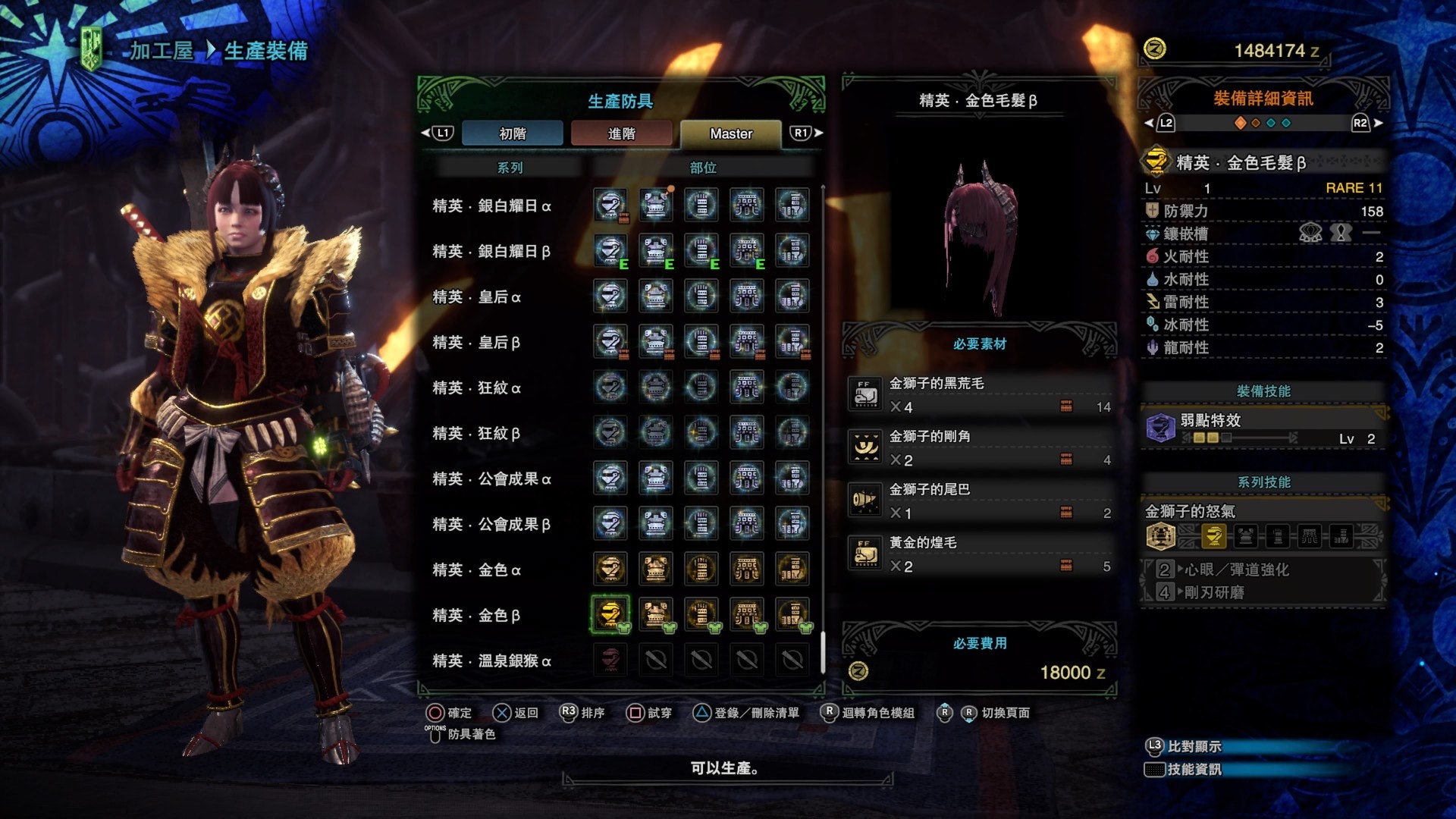Switch to the 初階 armor tab
Viewport: 1456px width, 819px height.
[x=512, y=133]
